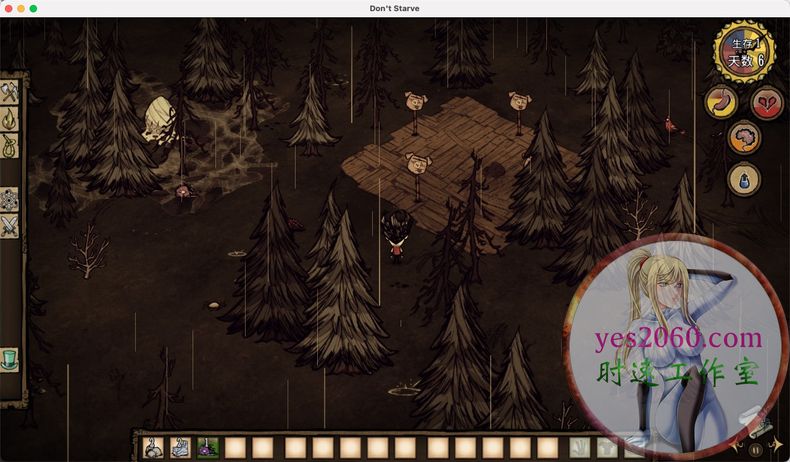The height and width of the screenshot is (462, 790).
Task: Minimize the game window
Action: tap(20, 8)
